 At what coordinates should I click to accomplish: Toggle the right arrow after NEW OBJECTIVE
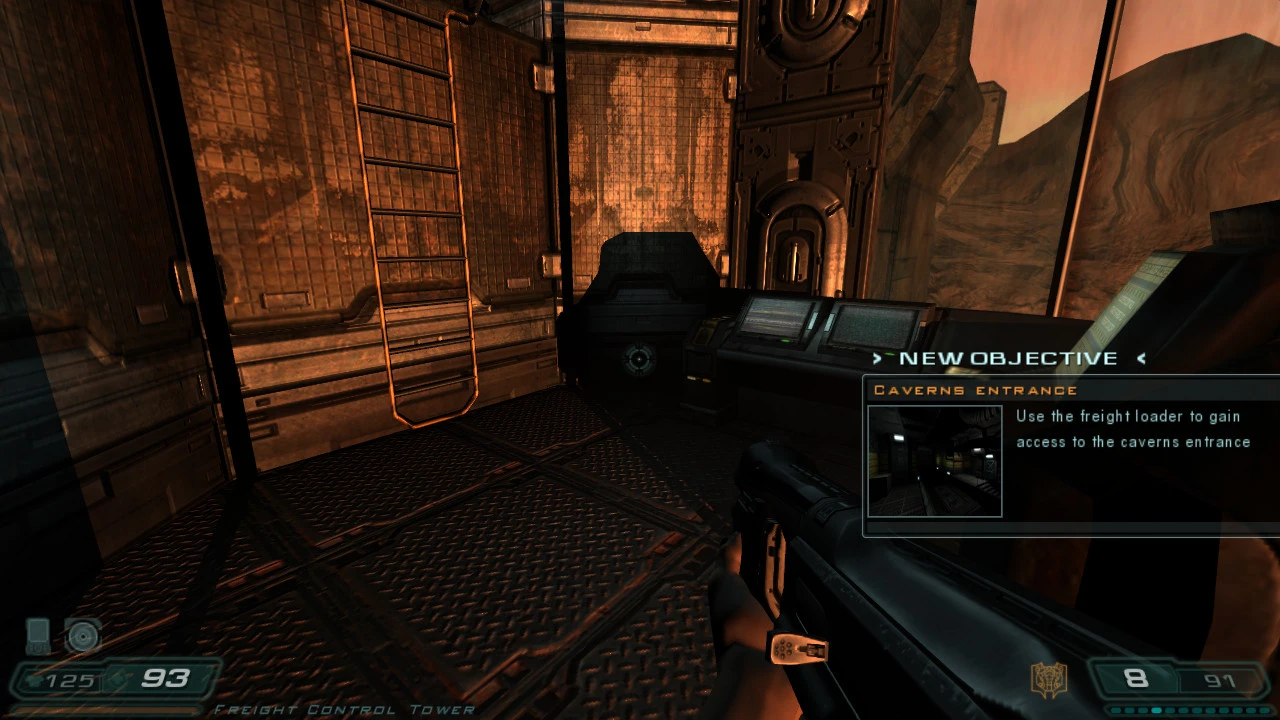pyautogui.click(x=1141, y=359)
